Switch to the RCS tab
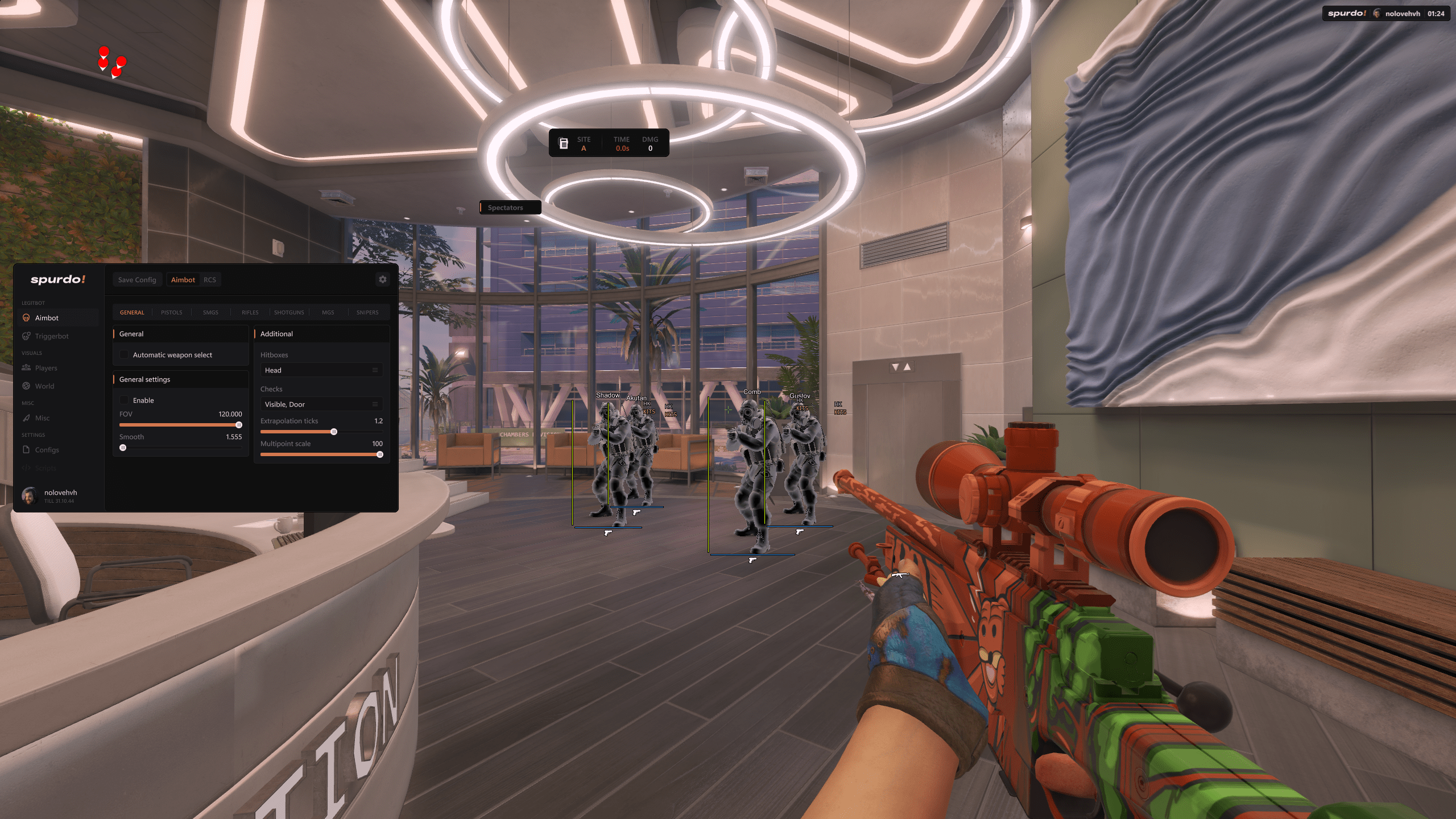1456x819 pixels. [210, 280]
